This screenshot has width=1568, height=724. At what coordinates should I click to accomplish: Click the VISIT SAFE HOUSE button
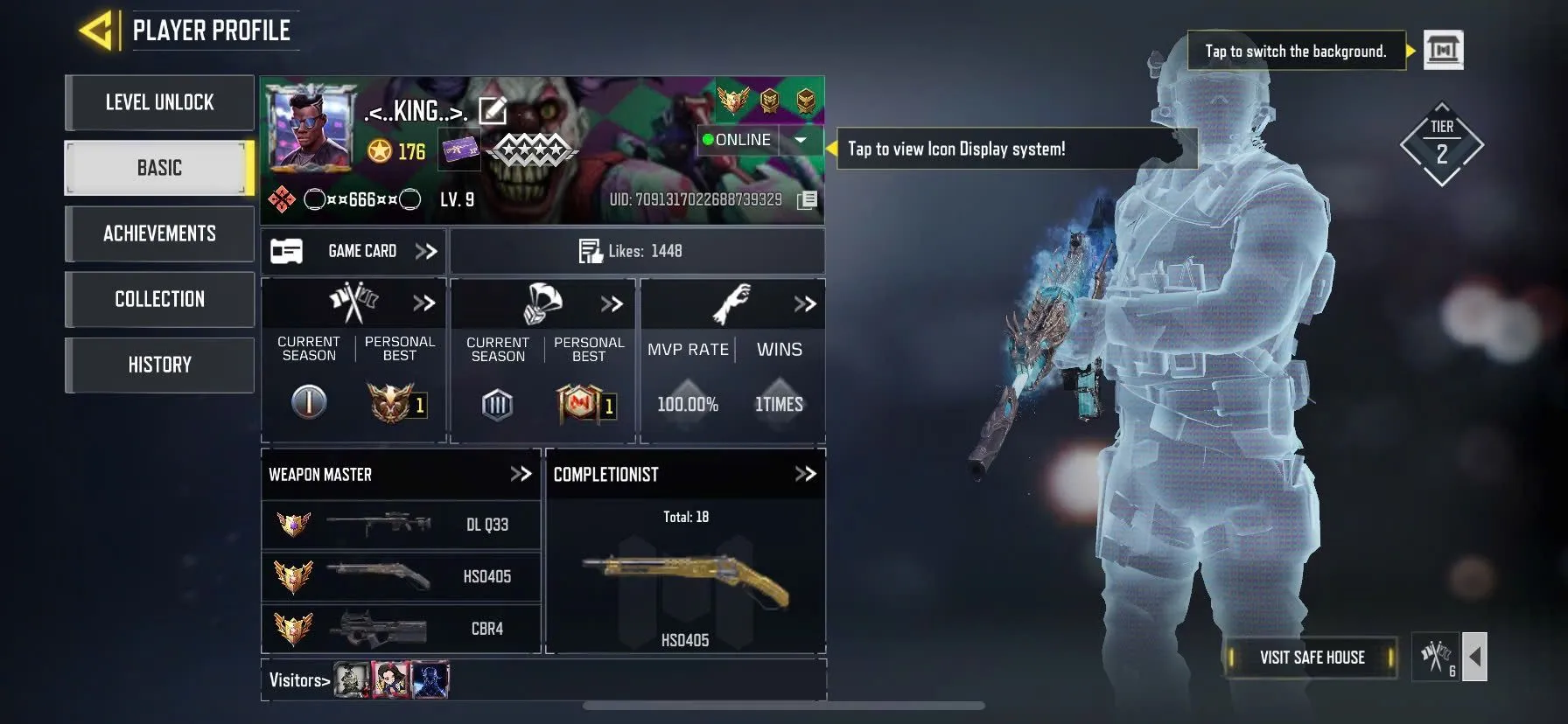coord(1312,658)
